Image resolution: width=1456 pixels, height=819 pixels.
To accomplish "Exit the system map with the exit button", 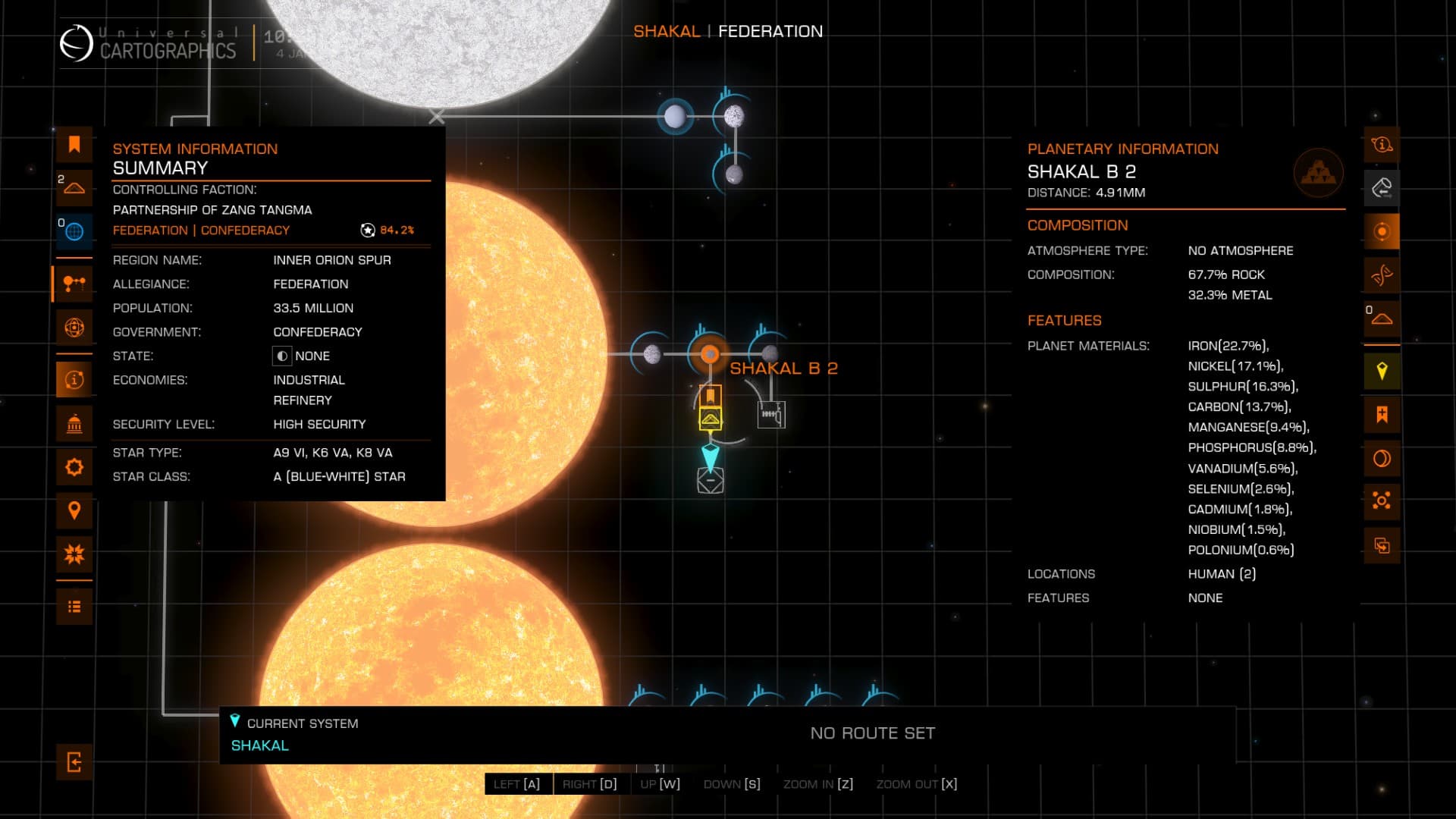I will (x=74, y=762).
